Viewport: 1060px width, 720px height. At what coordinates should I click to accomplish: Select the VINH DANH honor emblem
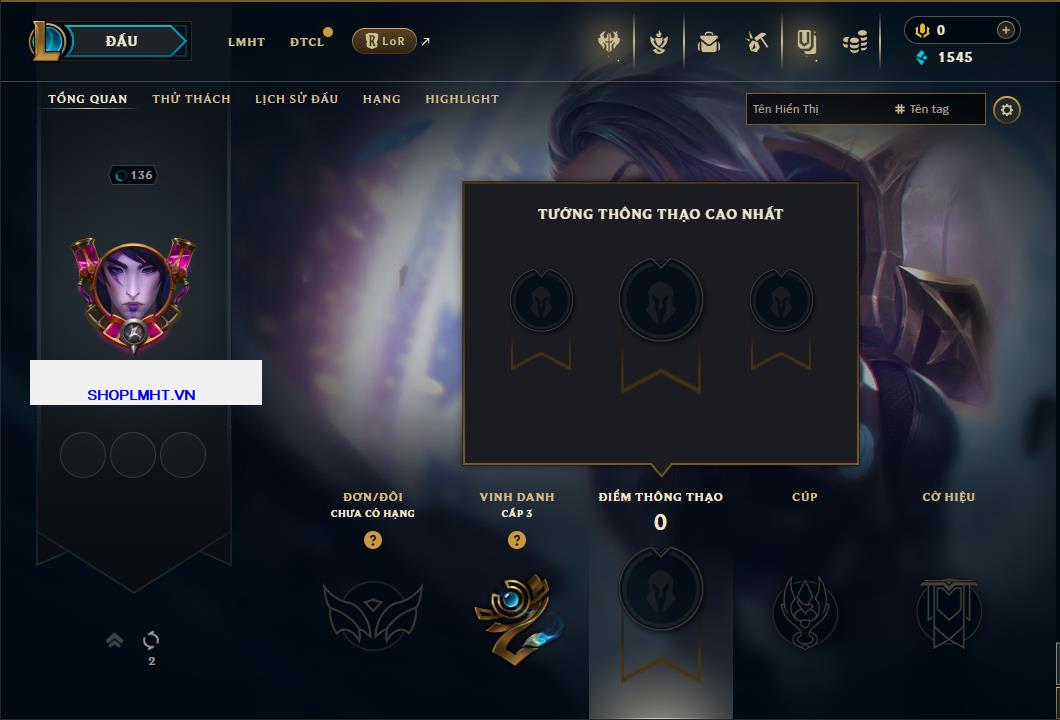click(x=516, y=612)
